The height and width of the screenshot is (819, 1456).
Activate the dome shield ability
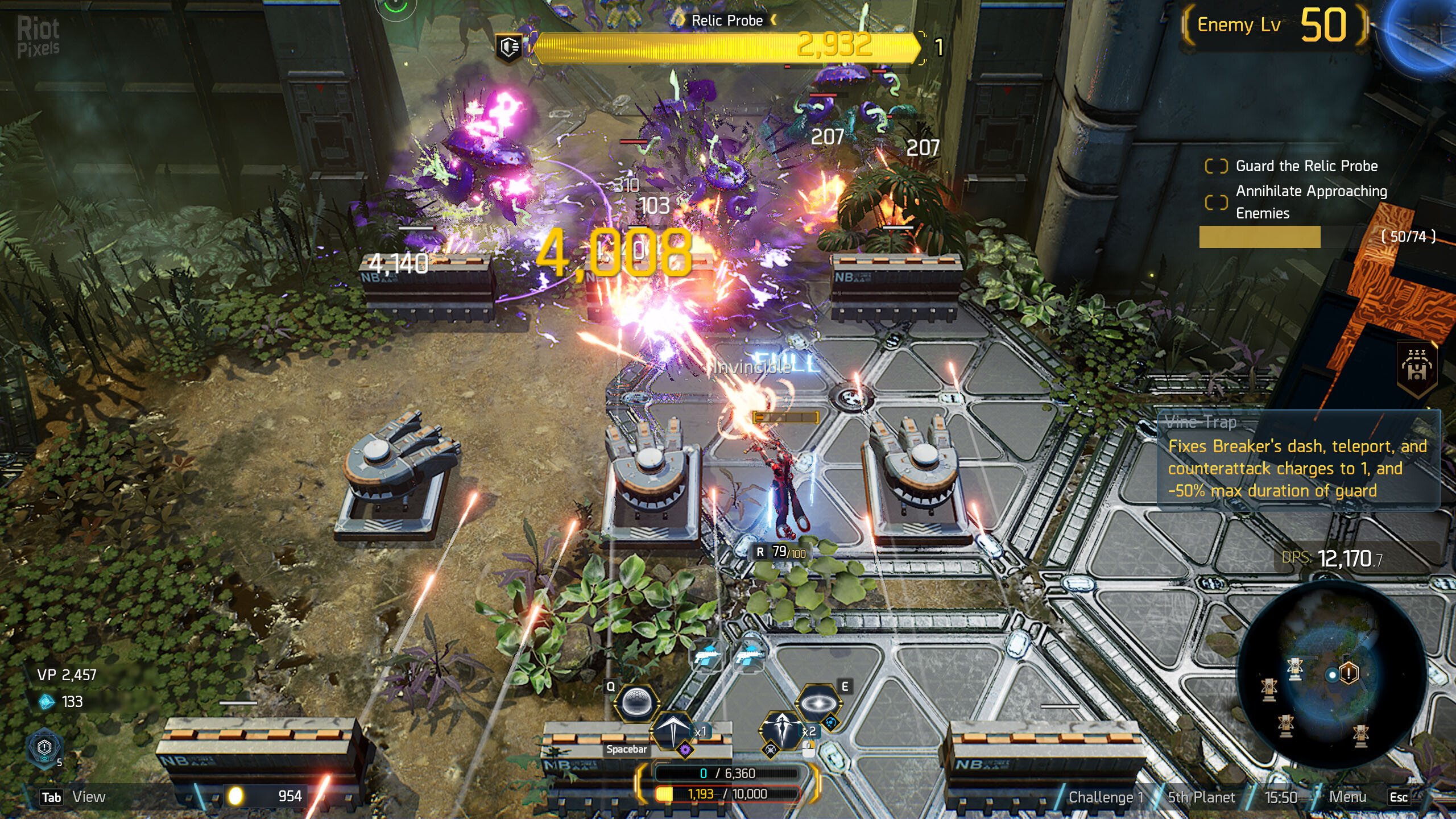coord(636,703)
